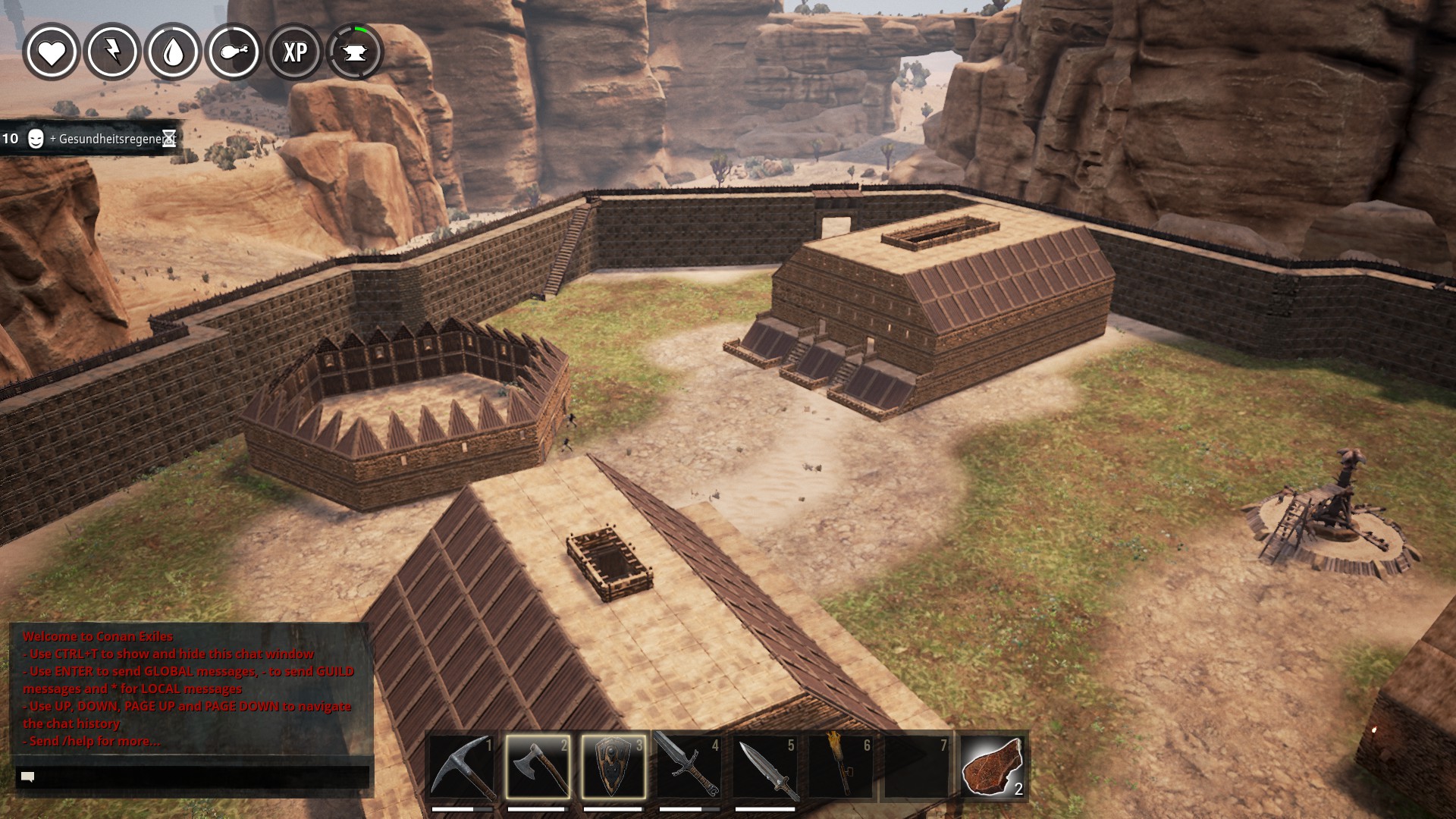
Task: Pick the dagger in slot 5
Action: coord(765,767)
